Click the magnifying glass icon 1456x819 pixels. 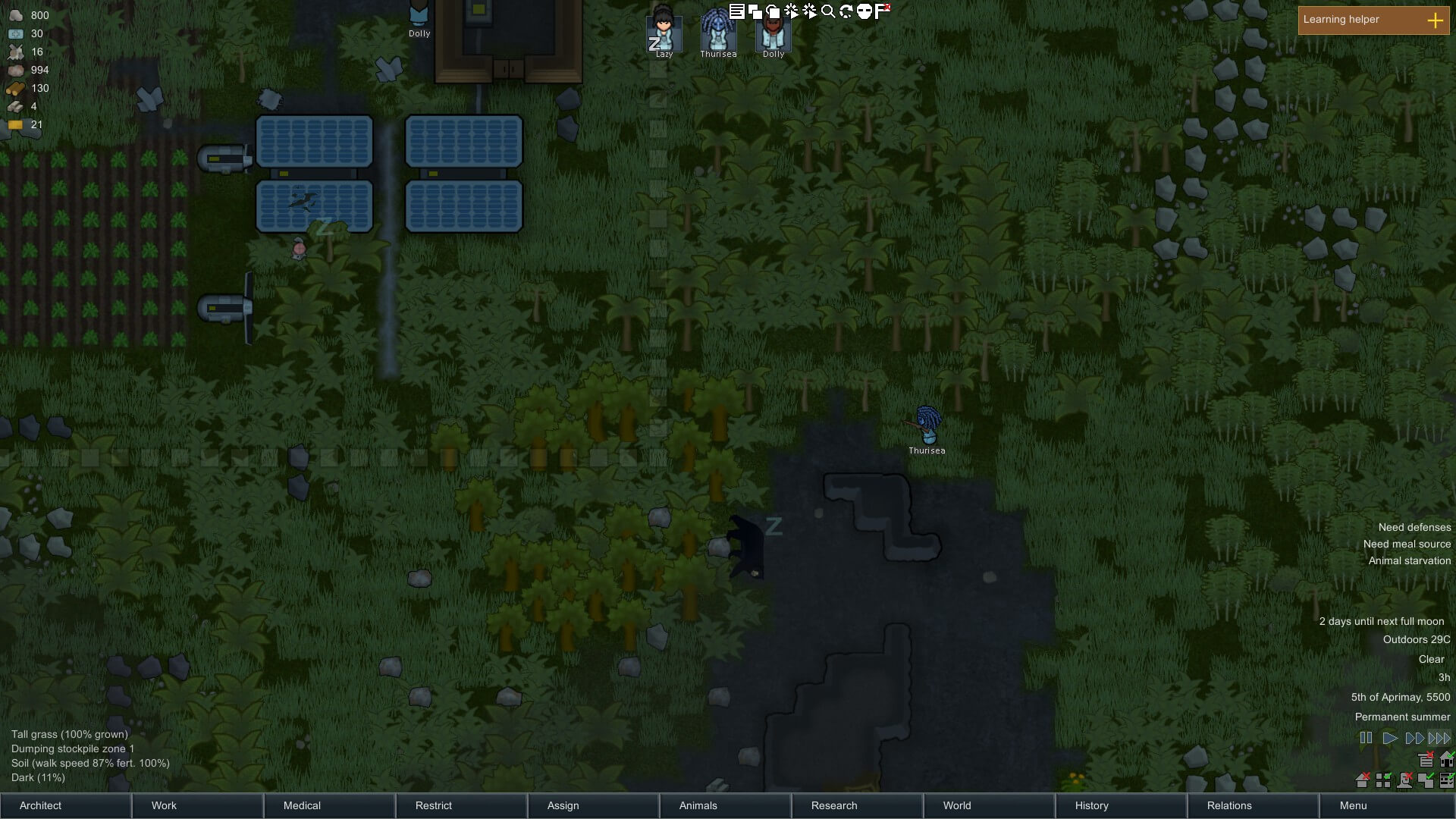(828, 11)
